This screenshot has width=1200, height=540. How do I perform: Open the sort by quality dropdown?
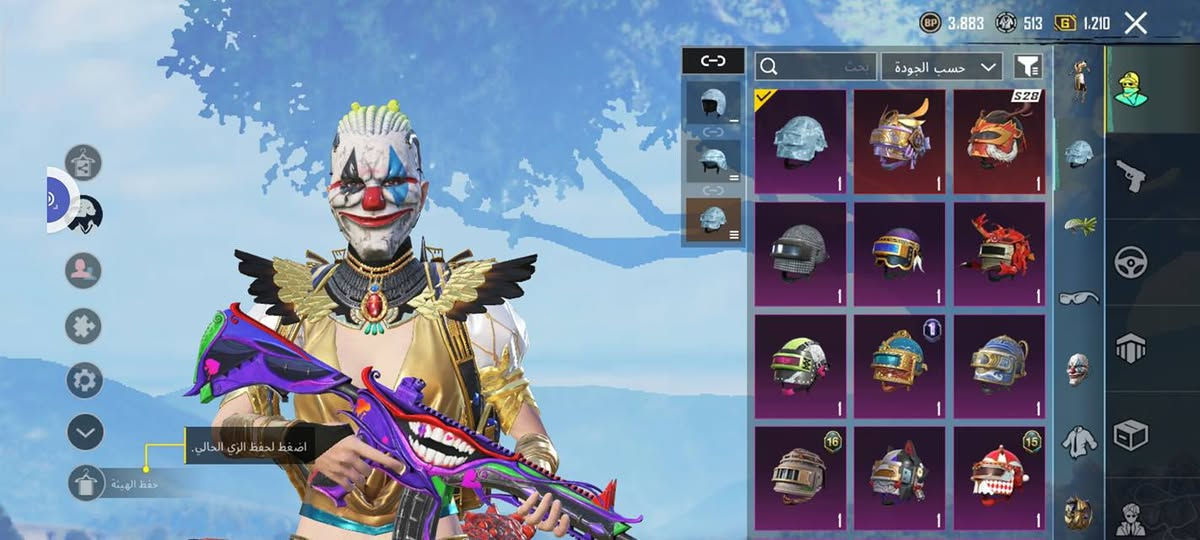pyautogui.click(x=942, y=66)
